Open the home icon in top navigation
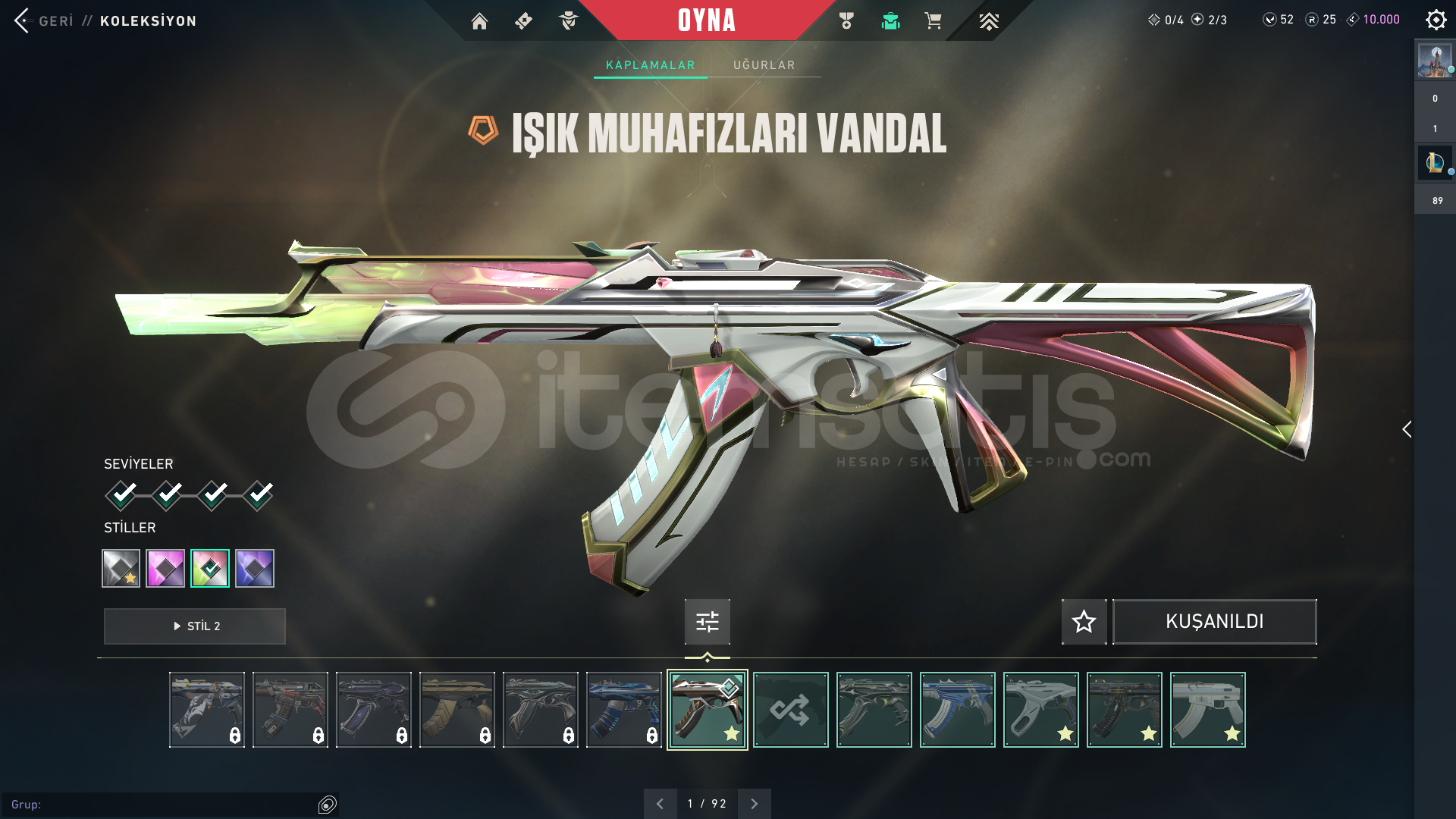 coord(479,21)
